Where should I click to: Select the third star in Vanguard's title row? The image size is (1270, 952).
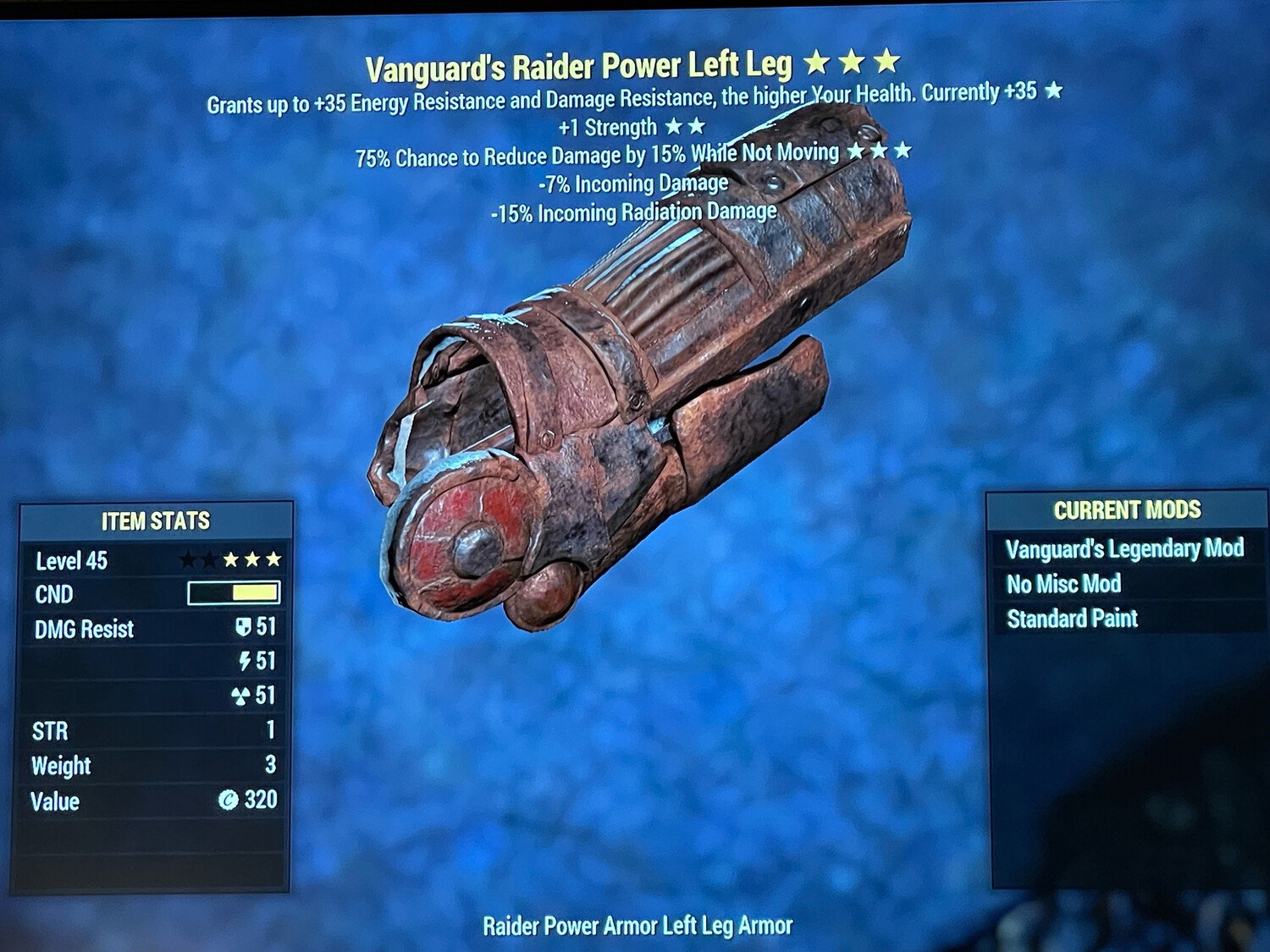coord(886,62)
